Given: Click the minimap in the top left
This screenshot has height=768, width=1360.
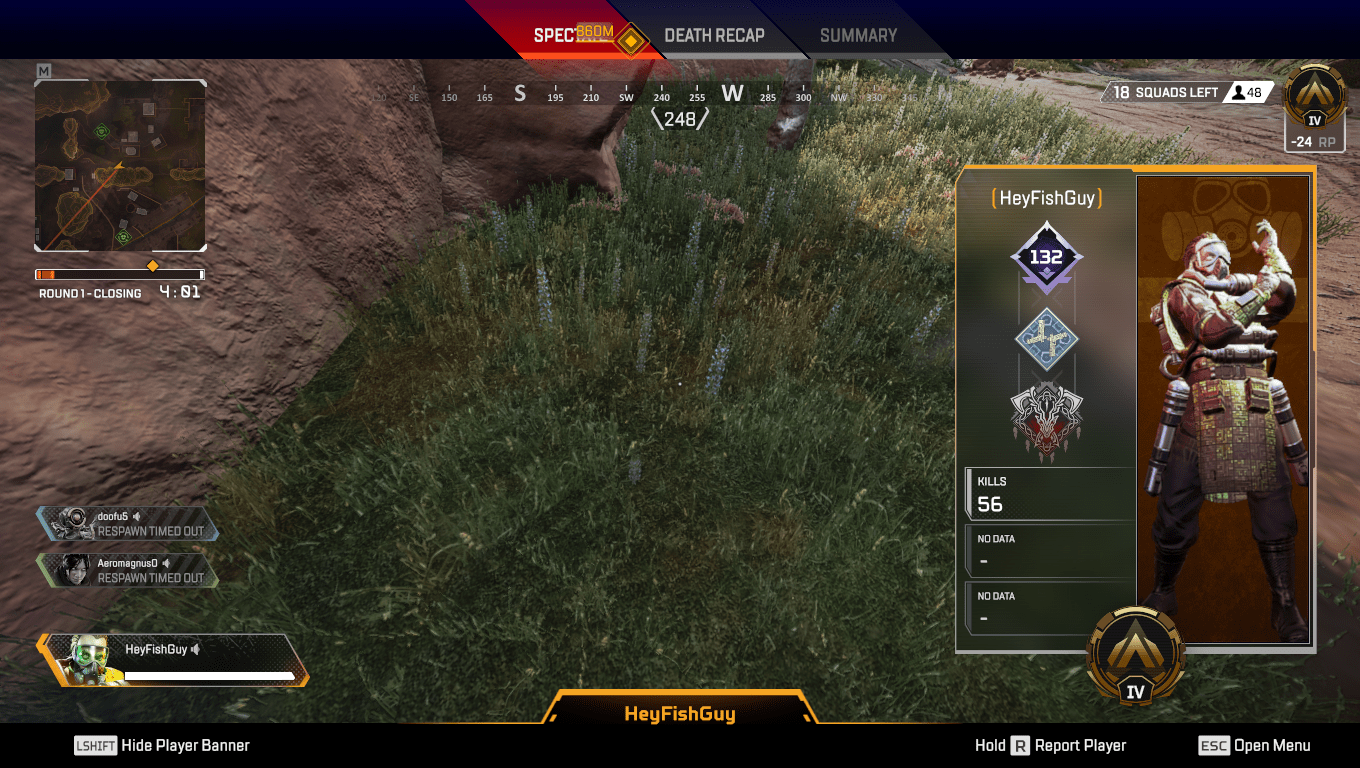Looking at the screenshot, I should (x=119, y=164).
